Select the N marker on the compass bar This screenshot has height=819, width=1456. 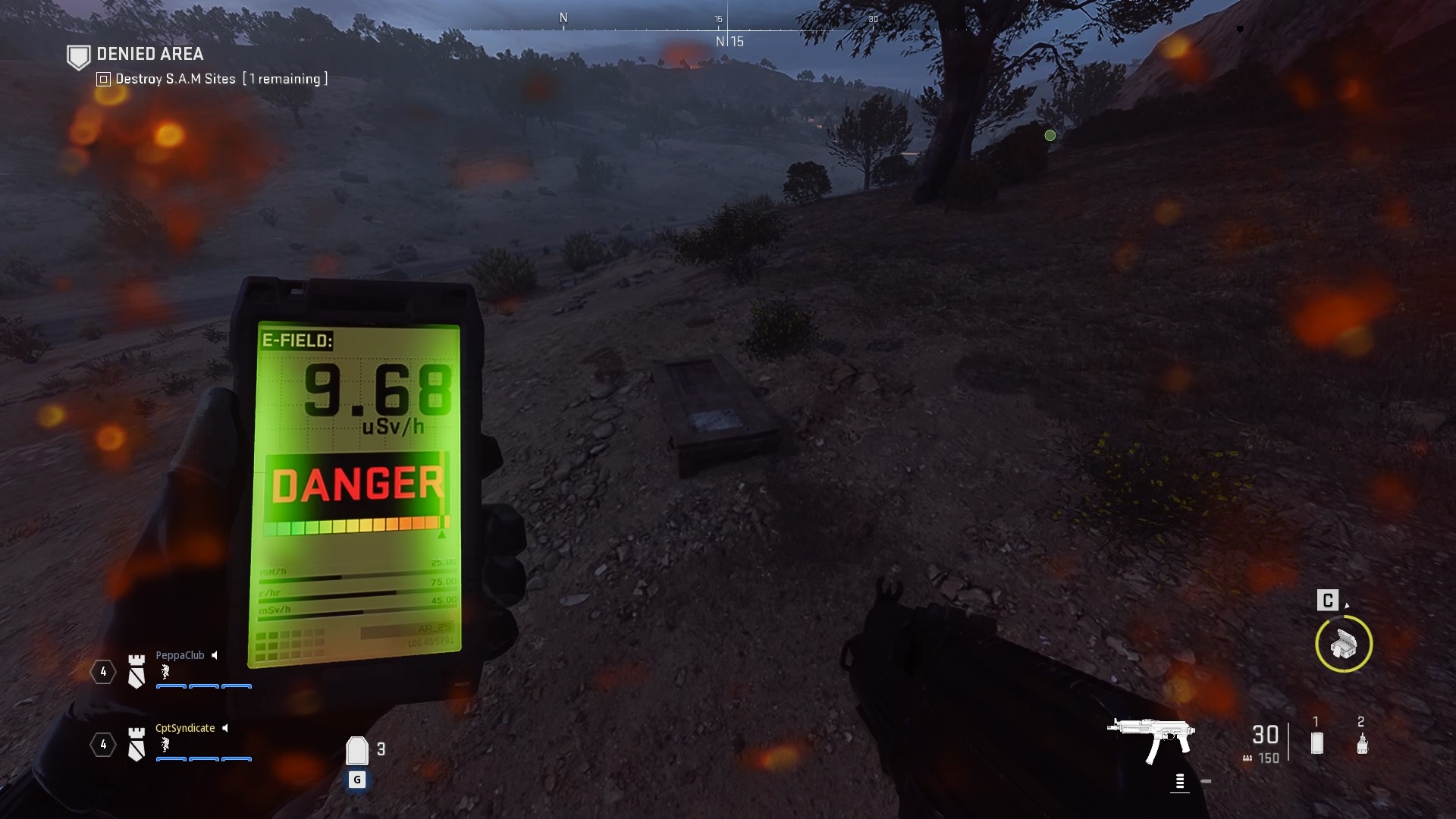(x=563, y=16)
